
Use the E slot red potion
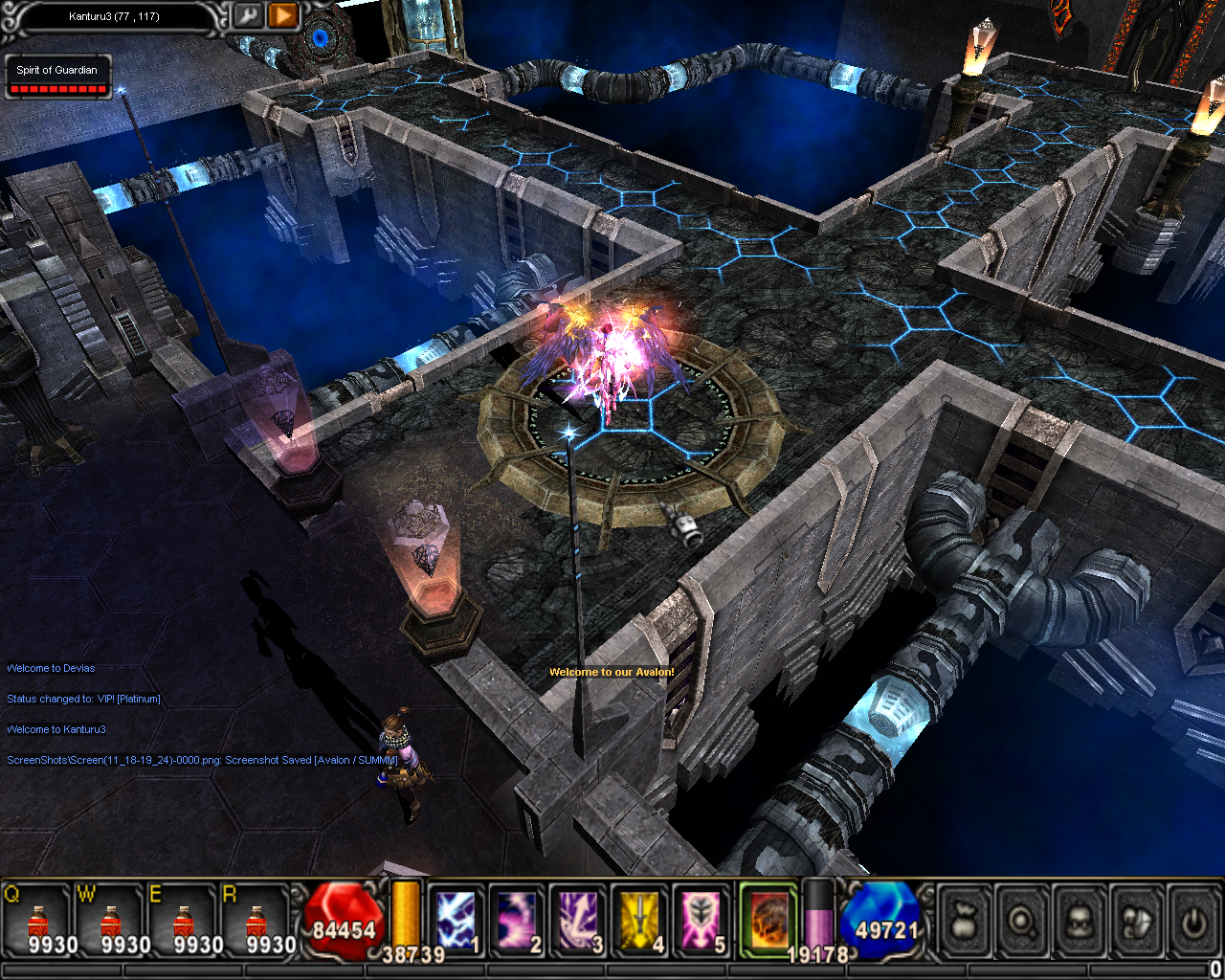184,924
